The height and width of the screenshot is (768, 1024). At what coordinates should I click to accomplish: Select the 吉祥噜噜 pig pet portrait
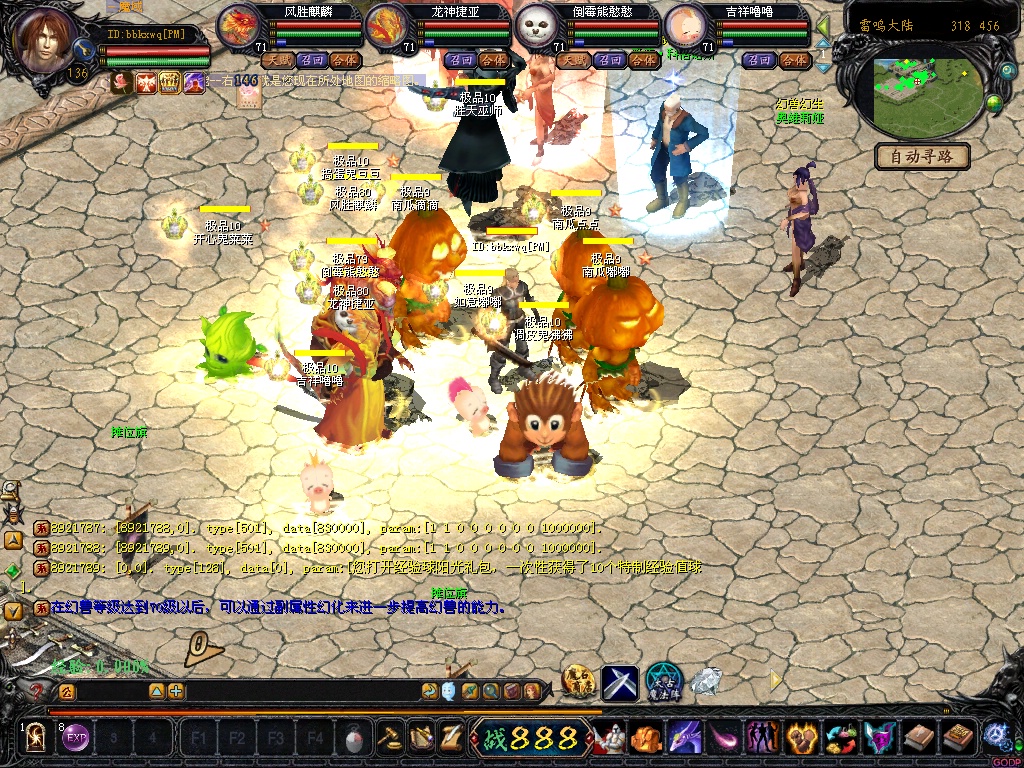coord(685,27)
